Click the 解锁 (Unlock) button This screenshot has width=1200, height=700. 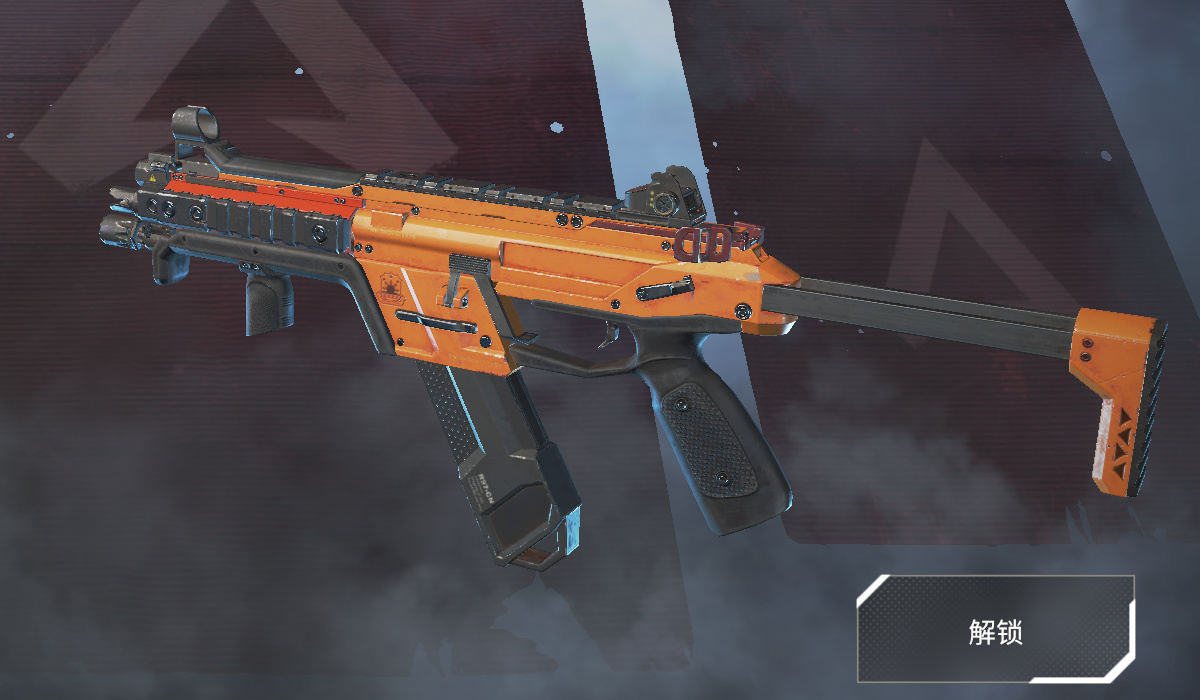pyautogui.click(x=995, y=630)
